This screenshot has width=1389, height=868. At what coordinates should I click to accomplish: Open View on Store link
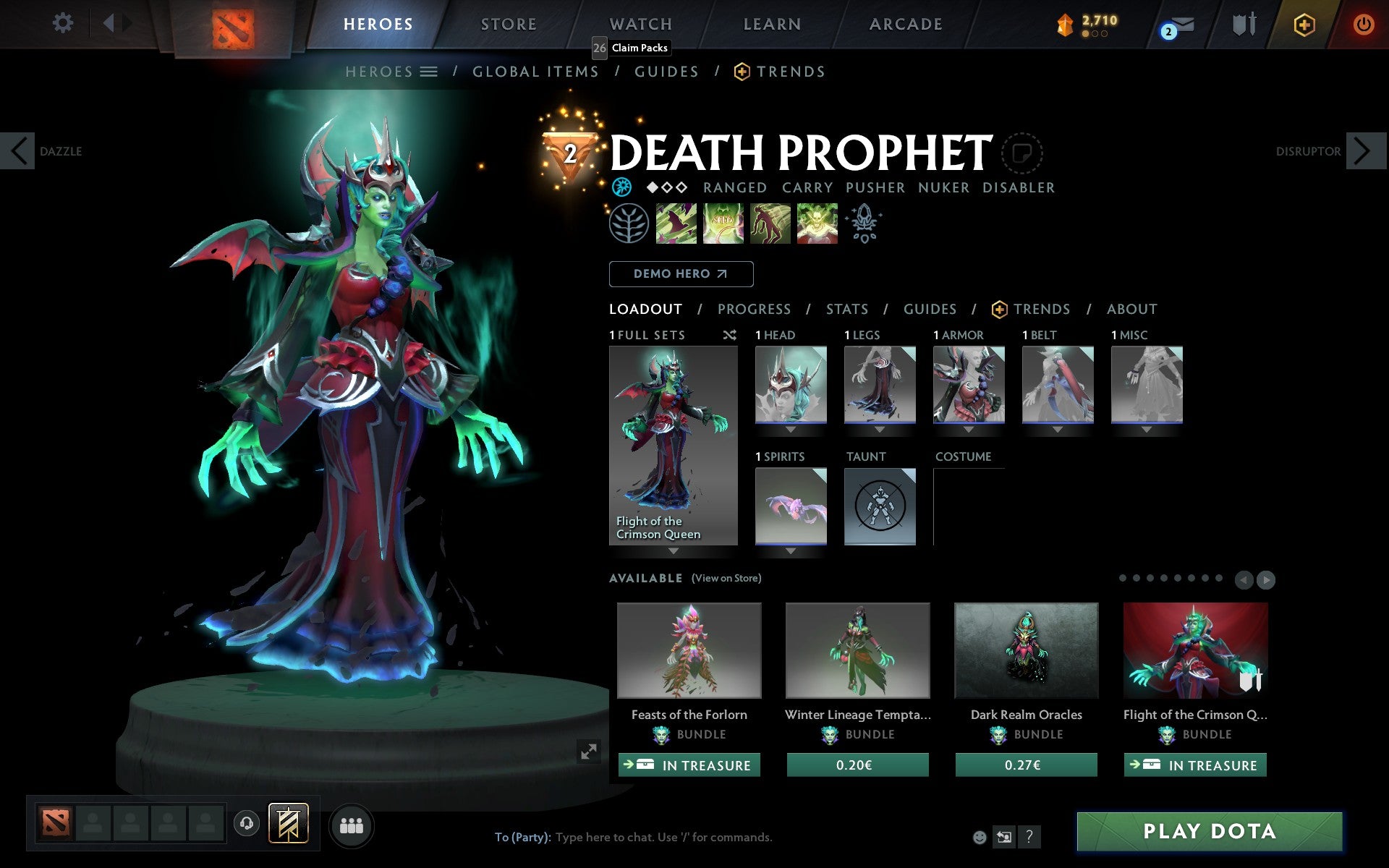726,578
